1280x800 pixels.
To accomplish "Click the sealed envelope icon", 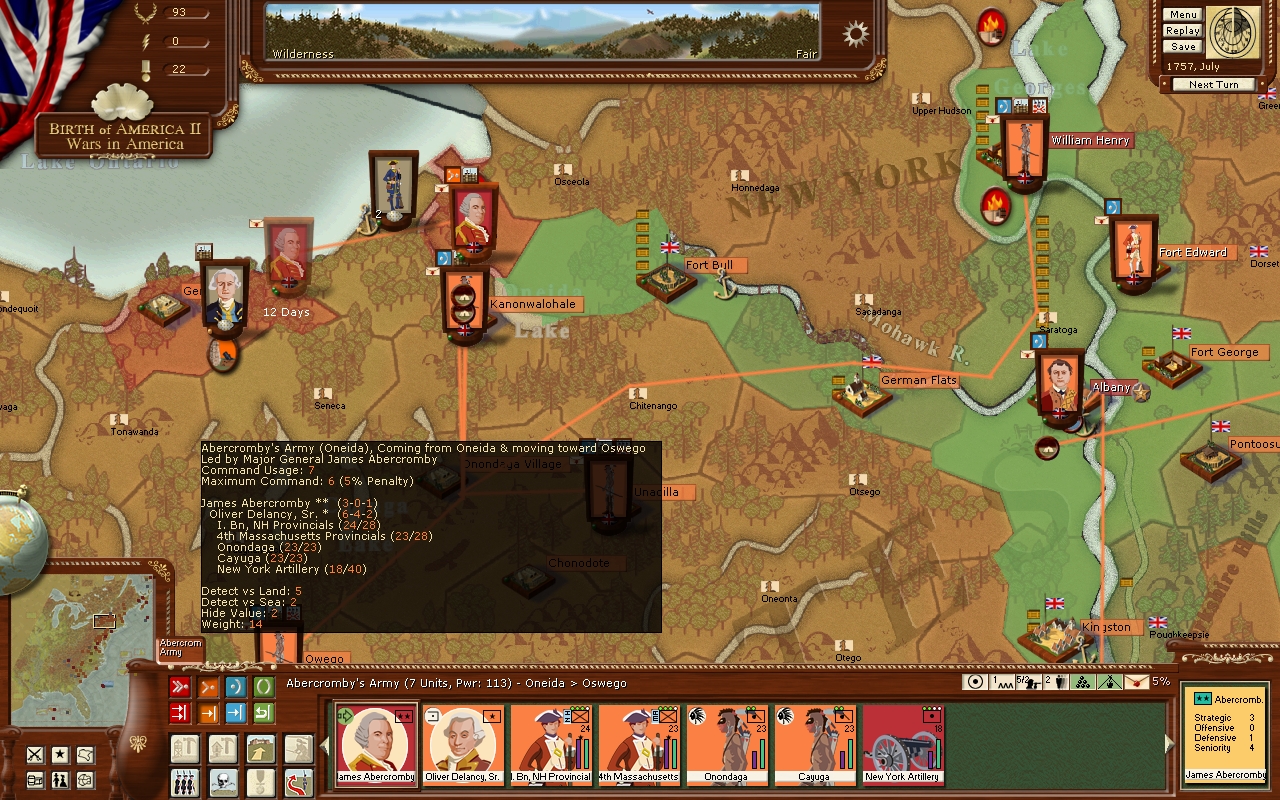I will point(1138,682).
